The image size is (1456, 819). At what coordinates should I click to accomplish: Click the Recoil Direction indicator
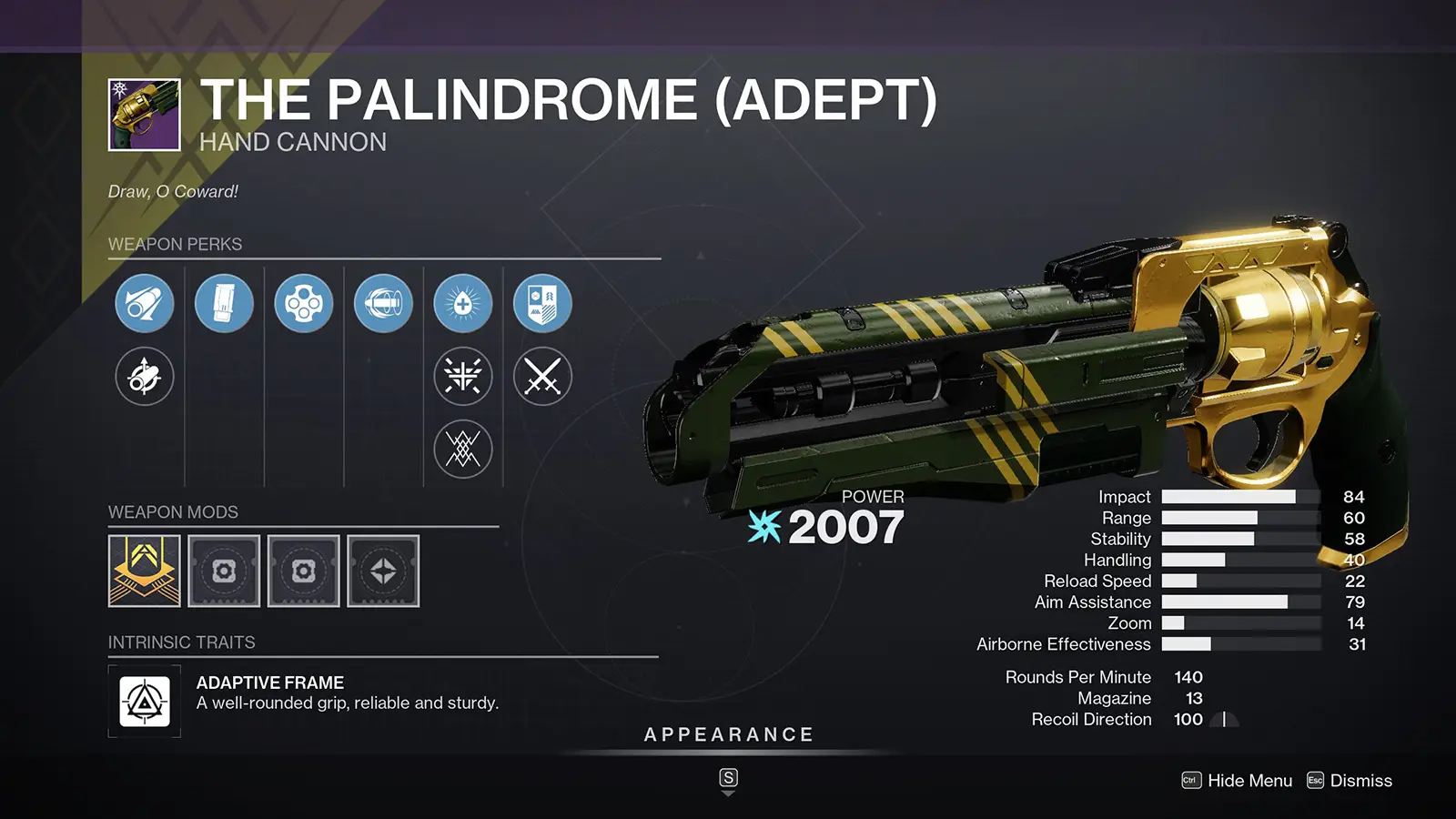(1222, 719)
